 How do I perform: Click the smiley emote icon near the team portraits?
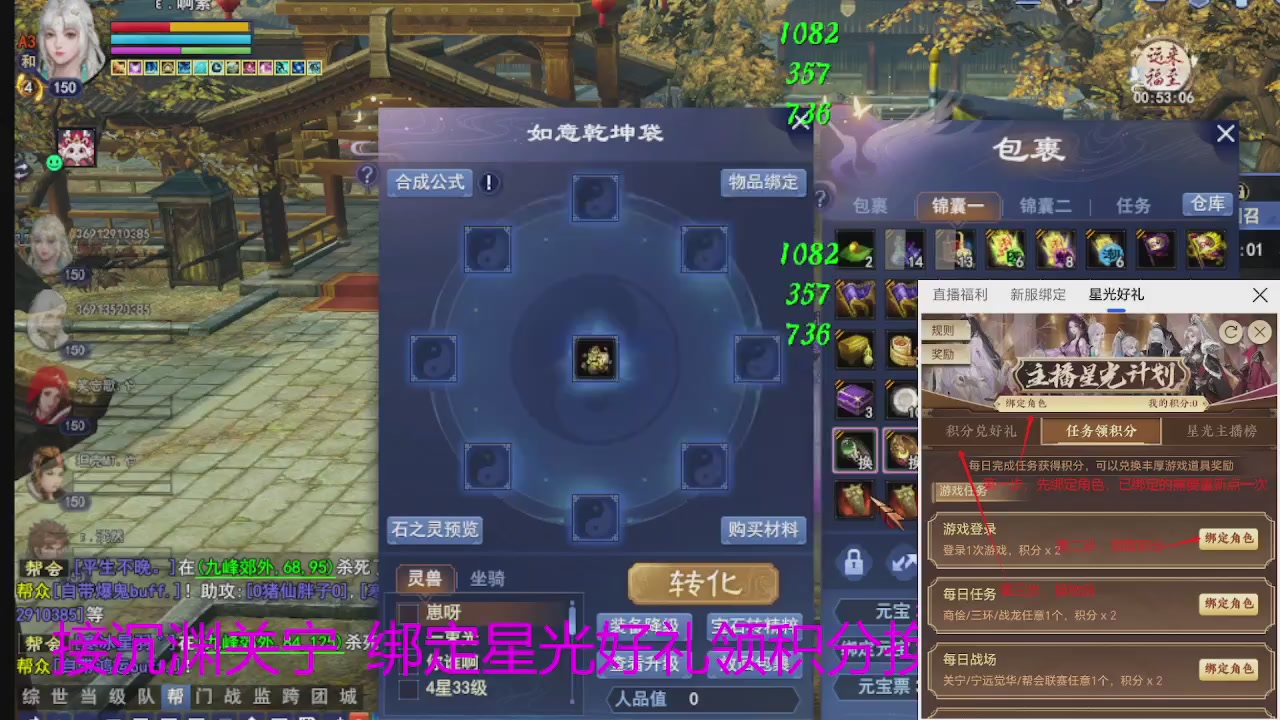tap(54, 163)
